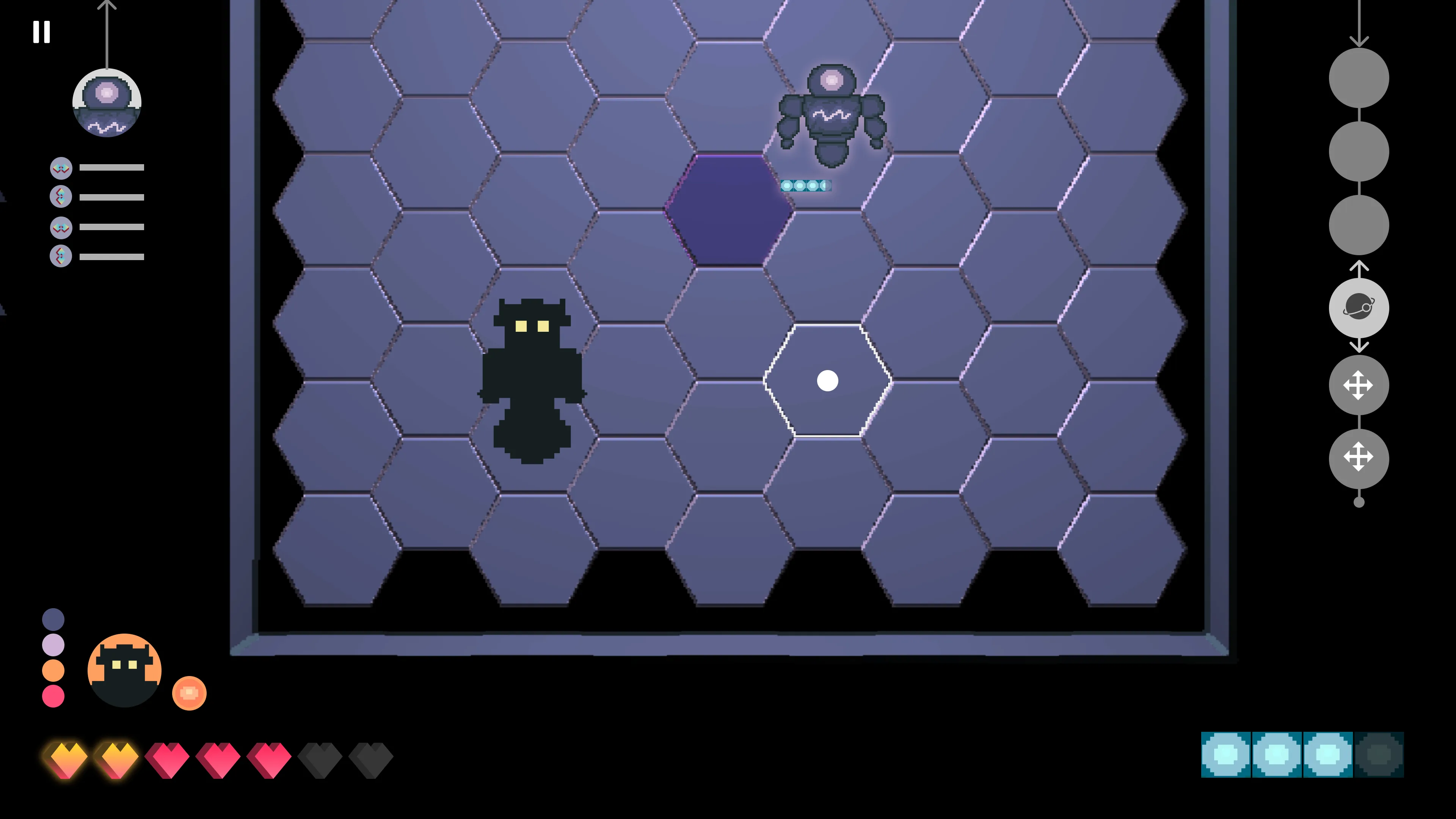
Task: Expand the topmost gray circle on right timeline
Action: pos(1359,77)
